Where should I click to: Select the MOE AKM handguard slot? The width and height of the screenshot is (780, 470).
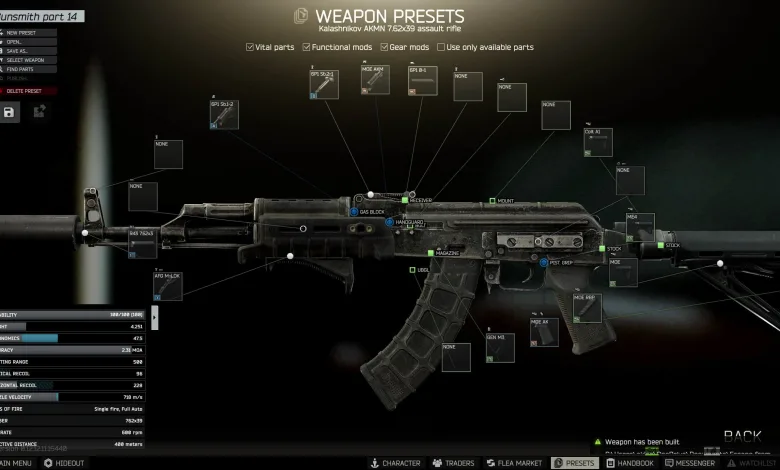375,80
